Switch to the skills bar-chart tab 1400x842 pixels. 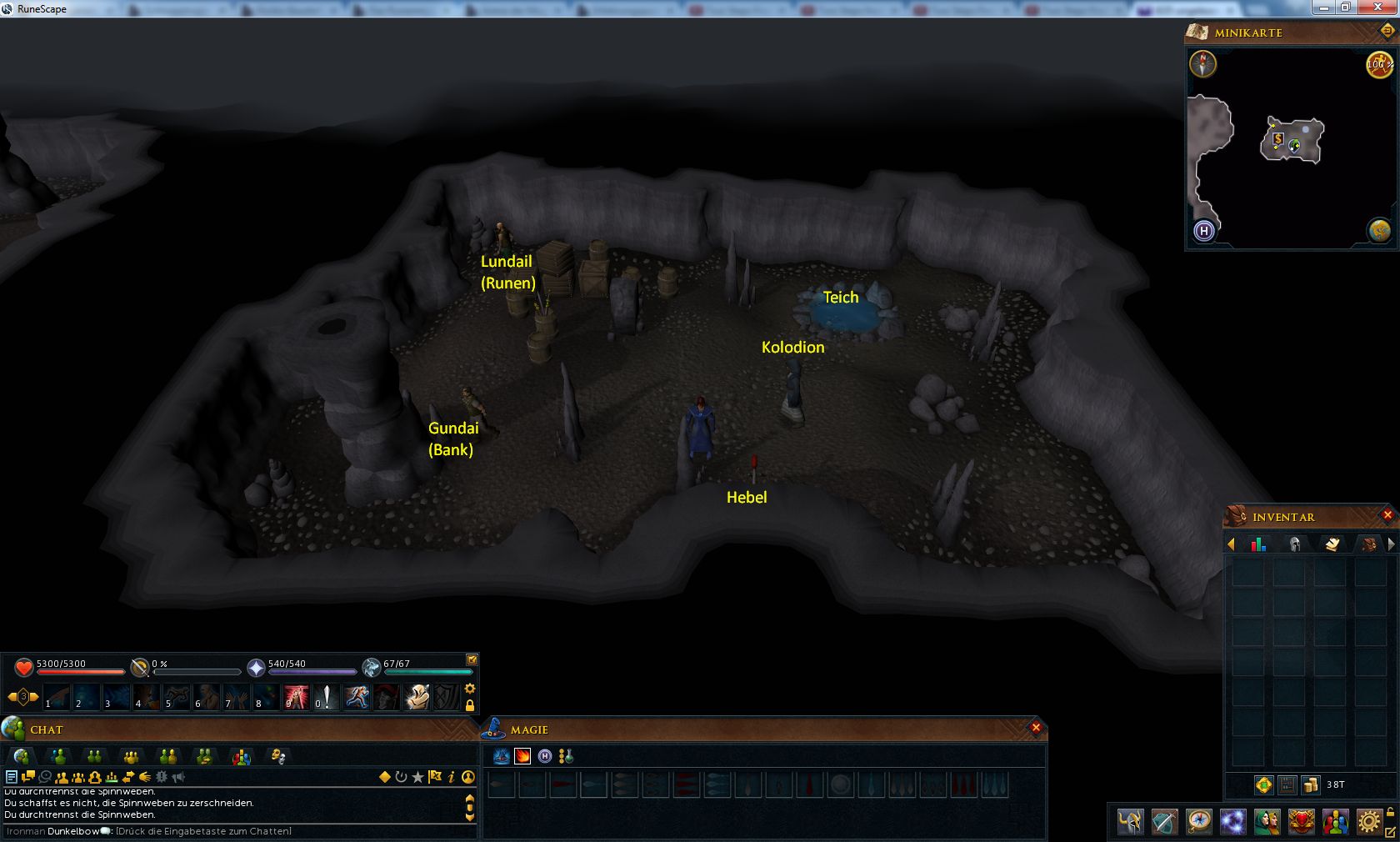1258,544
